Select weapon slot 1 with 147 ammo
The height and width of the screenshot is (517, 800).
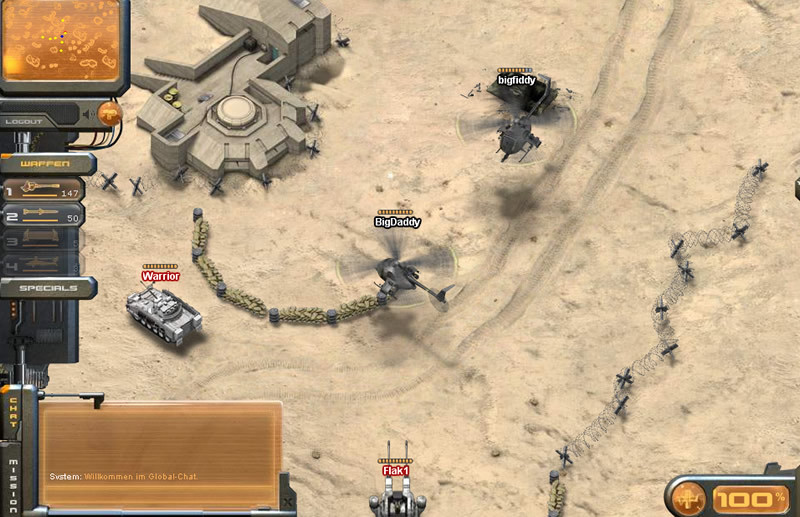coord(44,189)
